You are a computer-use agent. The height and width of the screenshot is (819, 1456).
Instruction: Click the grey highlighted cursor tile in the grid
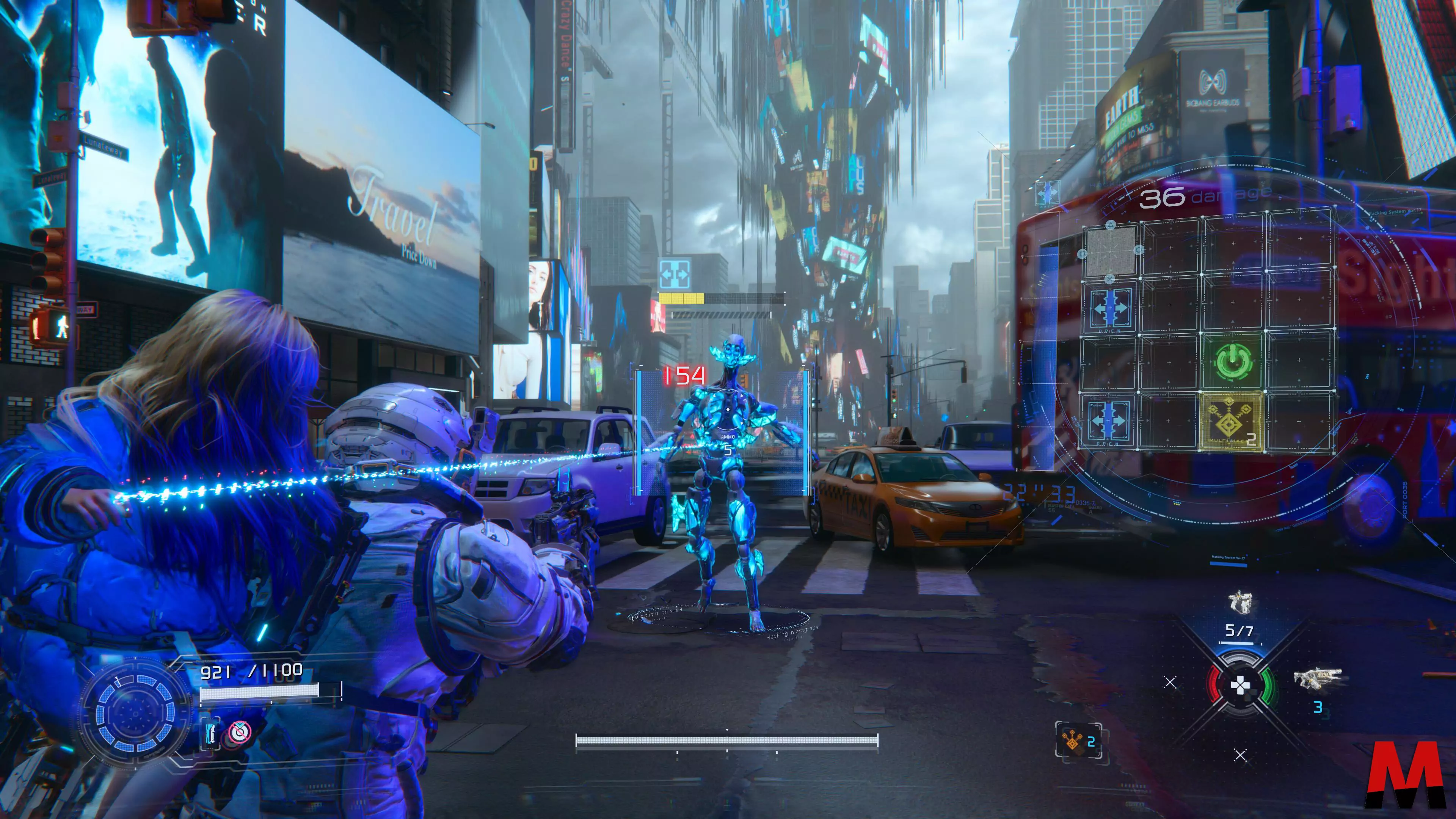click(x=1111, y=250)
